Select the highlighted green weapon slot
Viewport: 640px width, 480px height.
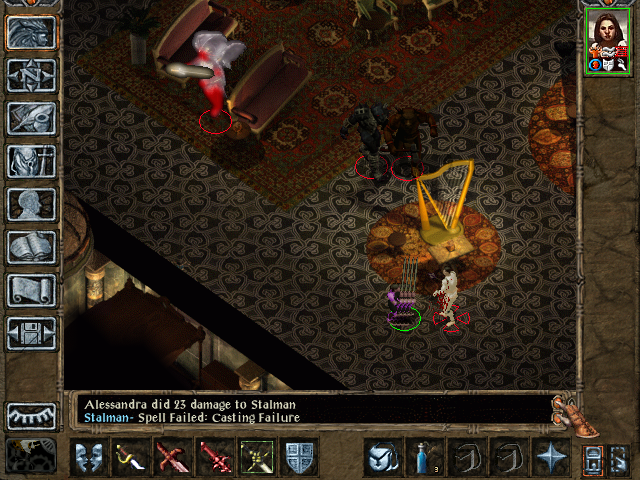[255, 458]
